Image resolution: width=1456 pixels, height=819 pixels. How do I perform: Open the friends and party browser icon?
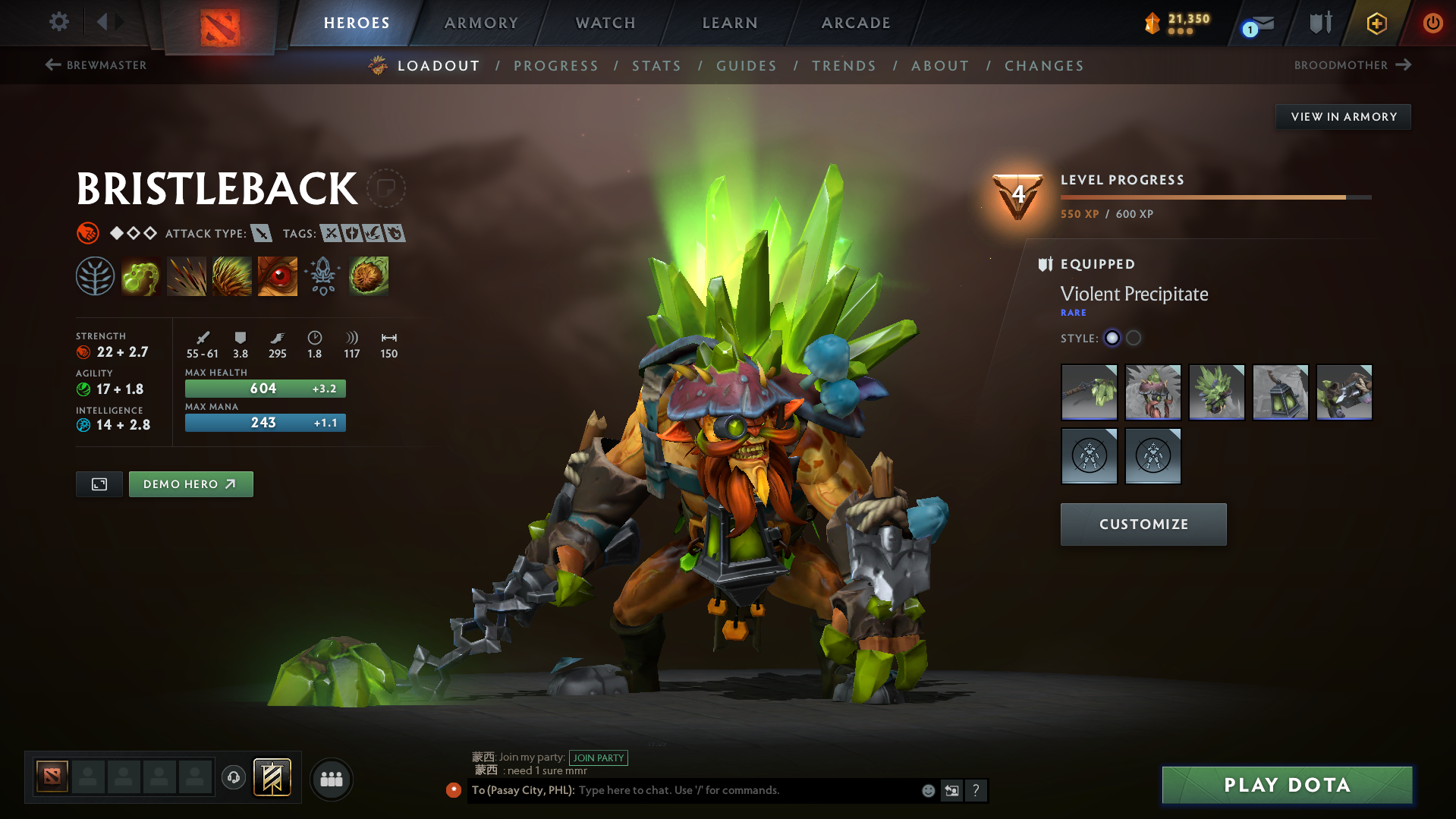coord(331,779)
